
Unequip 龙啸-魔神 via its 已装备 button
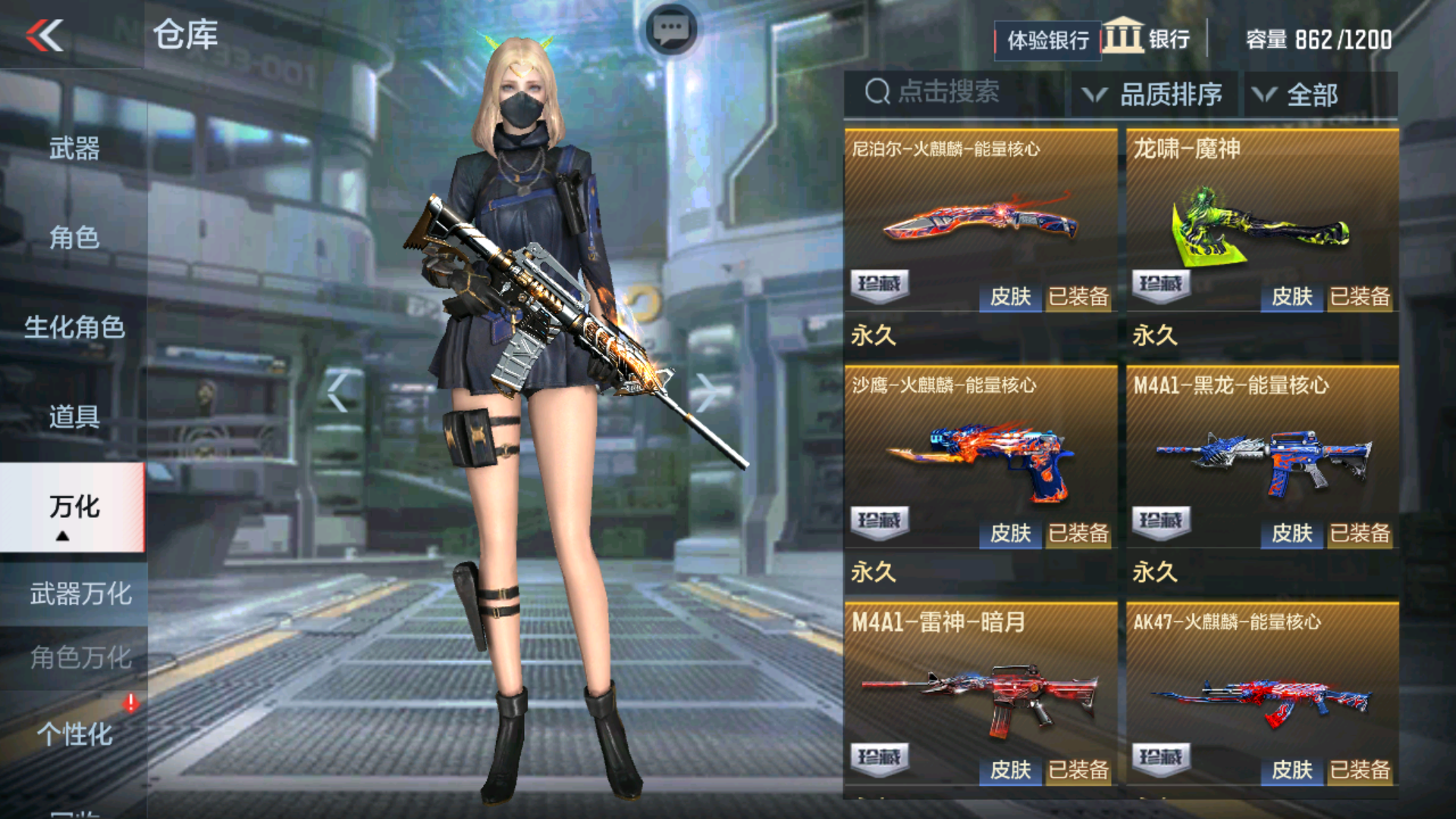[x=1358, y=297]
